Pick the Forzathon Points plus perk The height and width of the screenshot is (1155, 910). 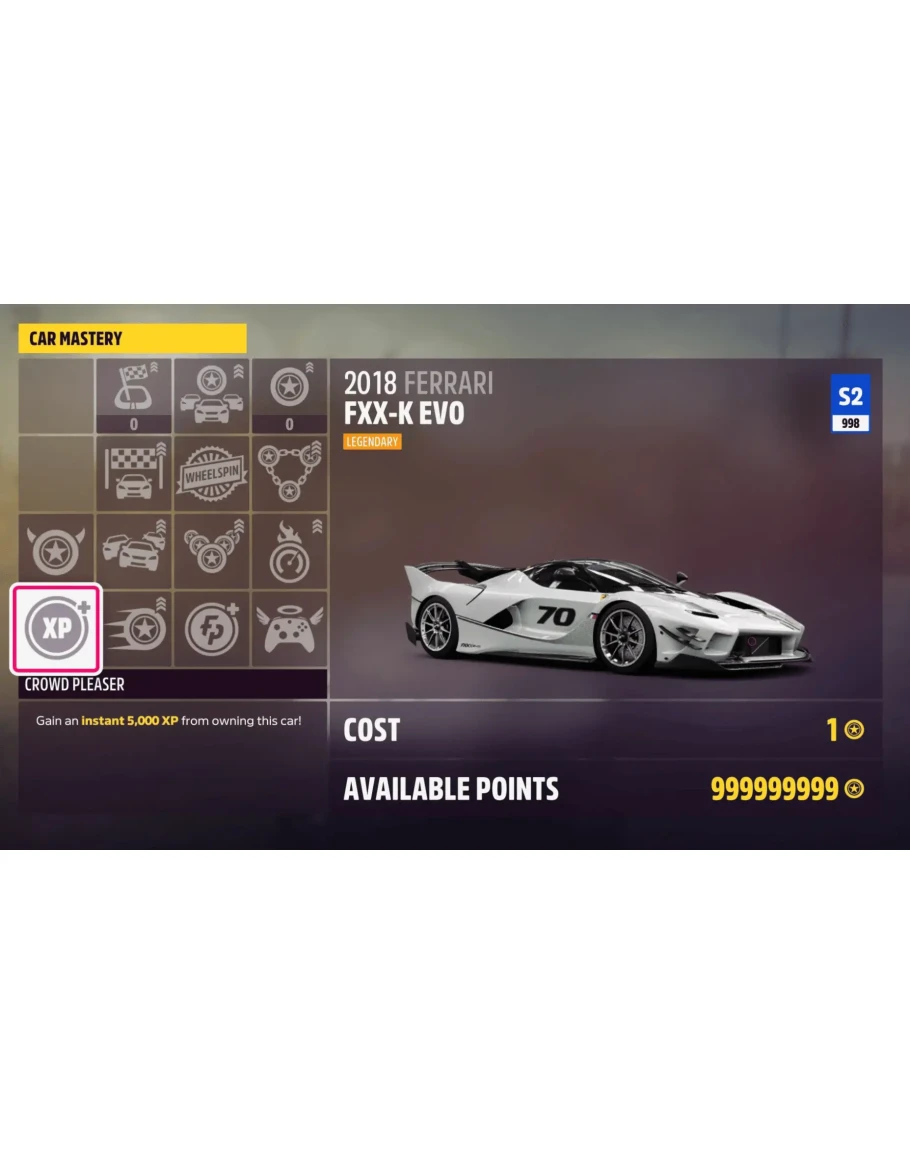[x=211, y=628]
